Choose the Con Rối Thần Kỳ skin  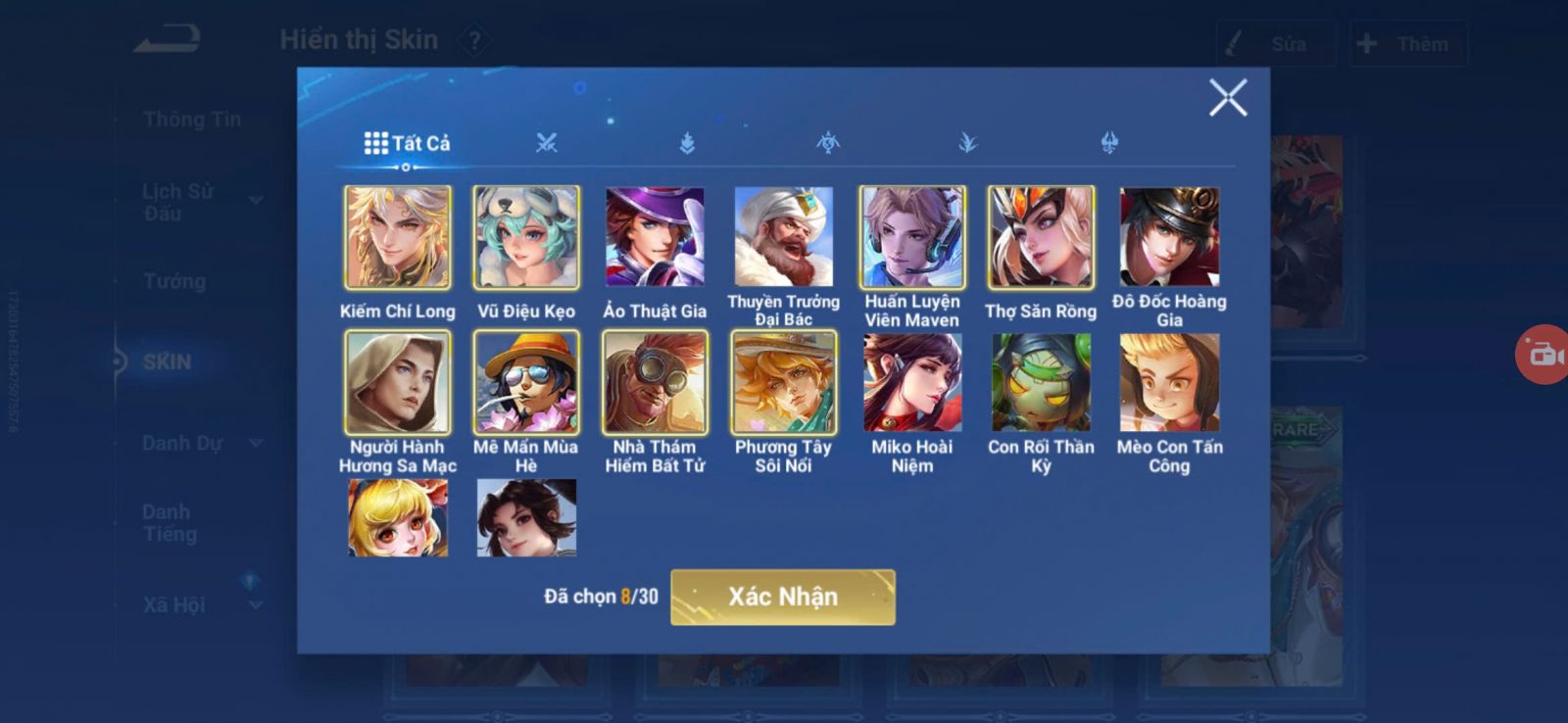1041,383
